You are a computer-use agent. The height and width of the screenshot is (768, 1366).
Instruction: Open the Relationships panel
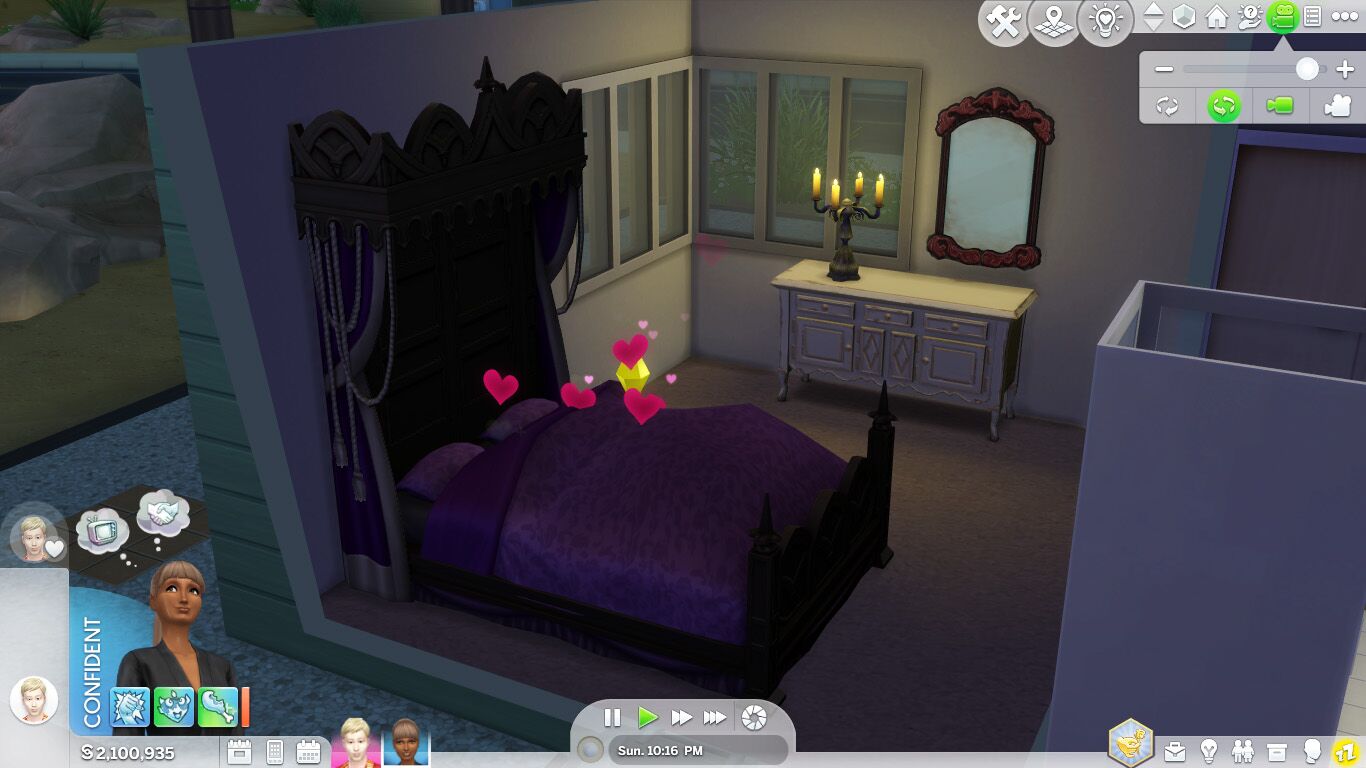coord(1243,750)
